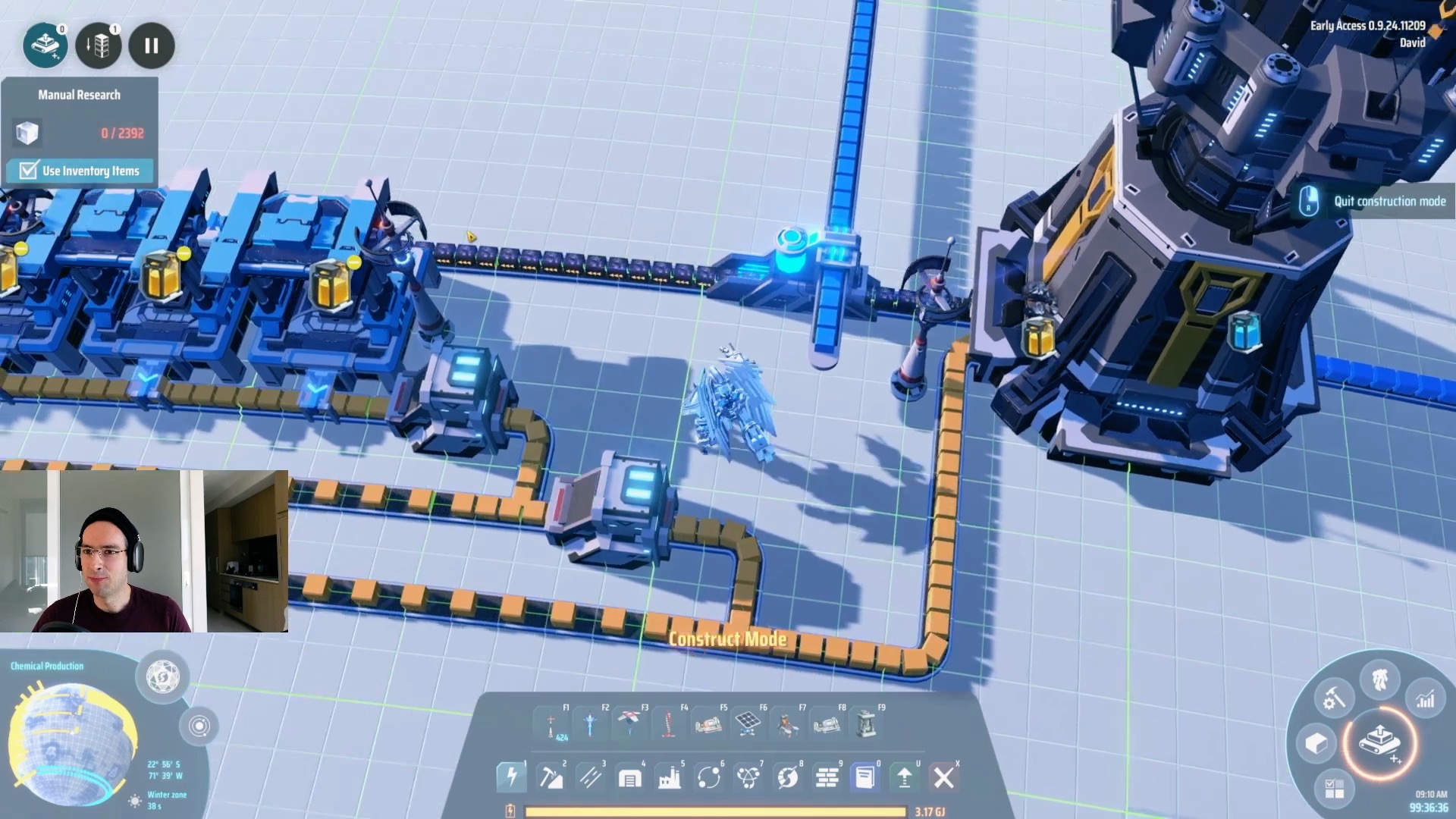Open the power category with lightning bolt
The height and width of the screenshot is (819, 1456).
(511, 777)
